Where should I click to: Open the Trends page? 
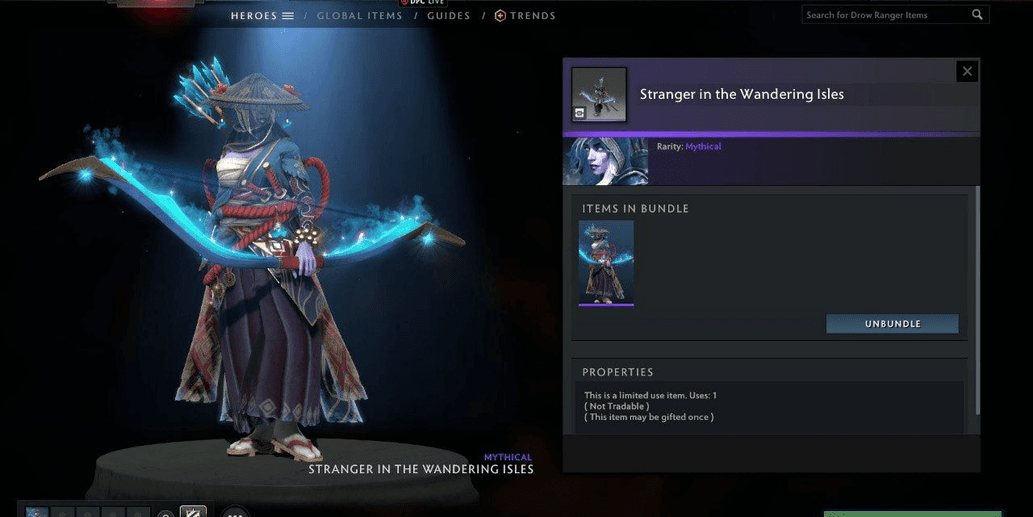(526, 16)
